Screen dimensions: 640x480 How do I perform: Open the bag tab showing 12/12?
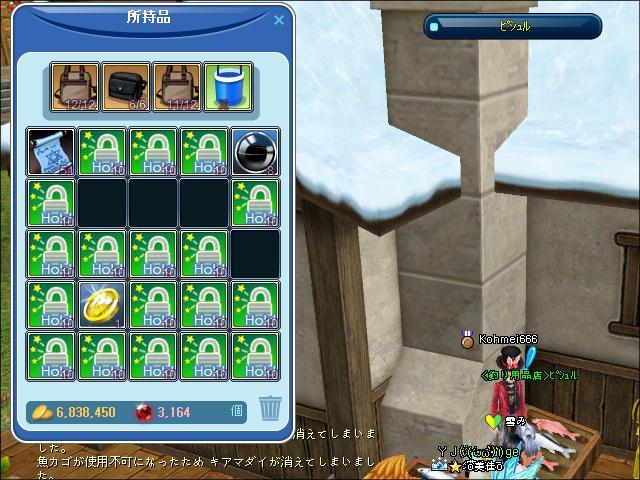[77, 88]
